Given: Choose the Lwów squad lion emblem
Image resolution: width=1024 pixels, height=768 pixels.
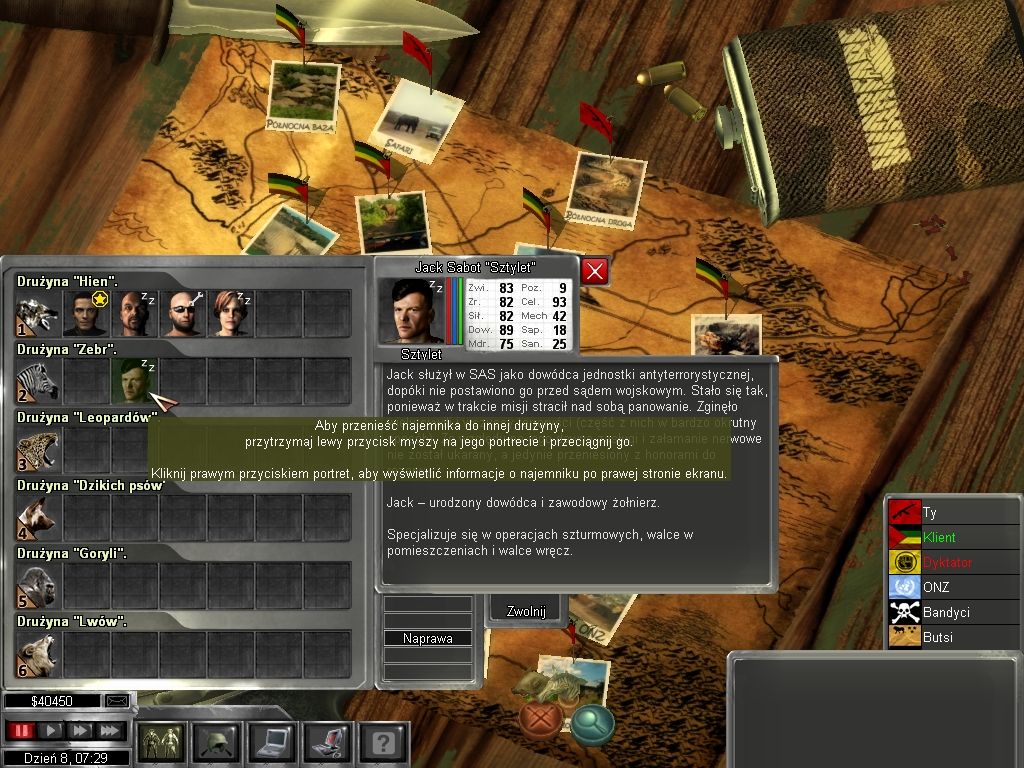Looking at the screenshot, I should [x=36, y=654].
